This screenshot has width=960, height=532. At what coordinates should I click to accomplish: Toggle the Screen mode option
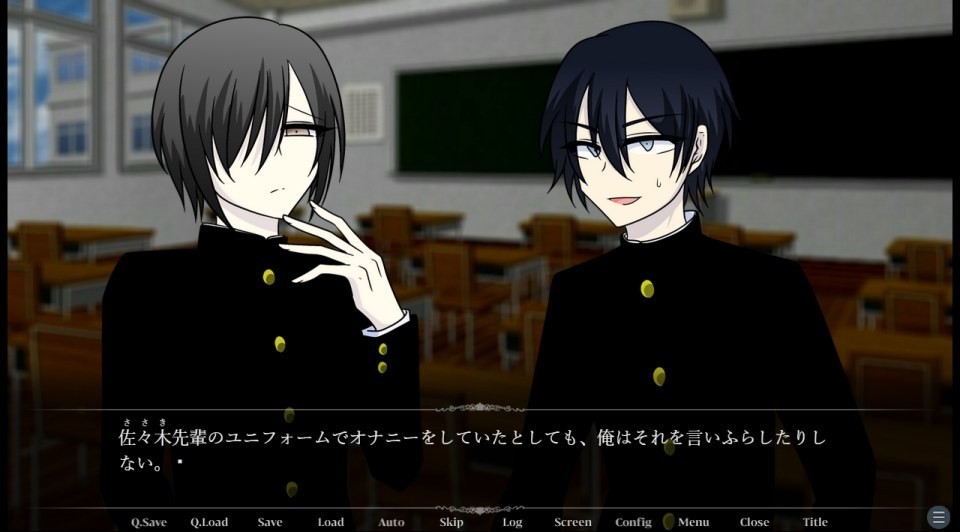point(573,522)
